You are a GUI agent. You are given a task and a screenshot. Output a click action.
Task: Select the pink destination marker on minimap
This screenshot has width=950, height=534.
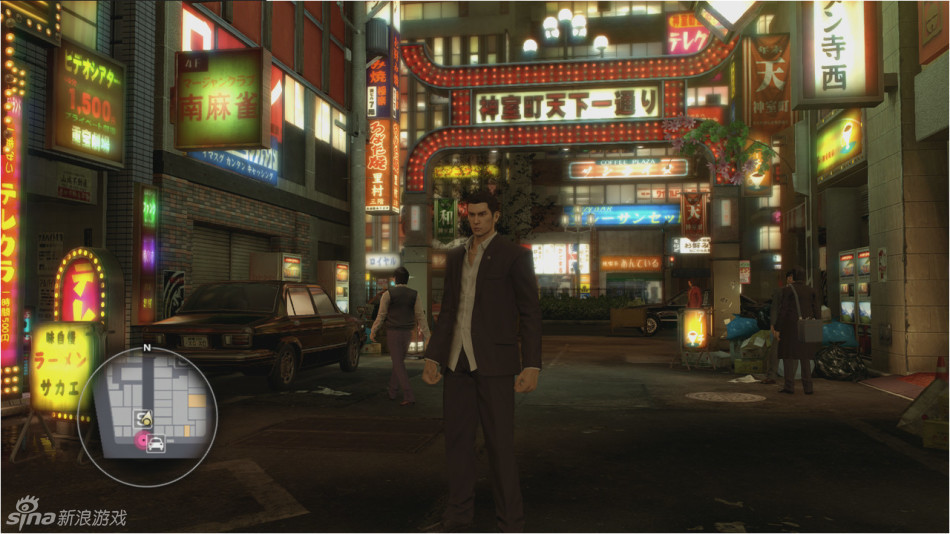[x=141, y=437]
